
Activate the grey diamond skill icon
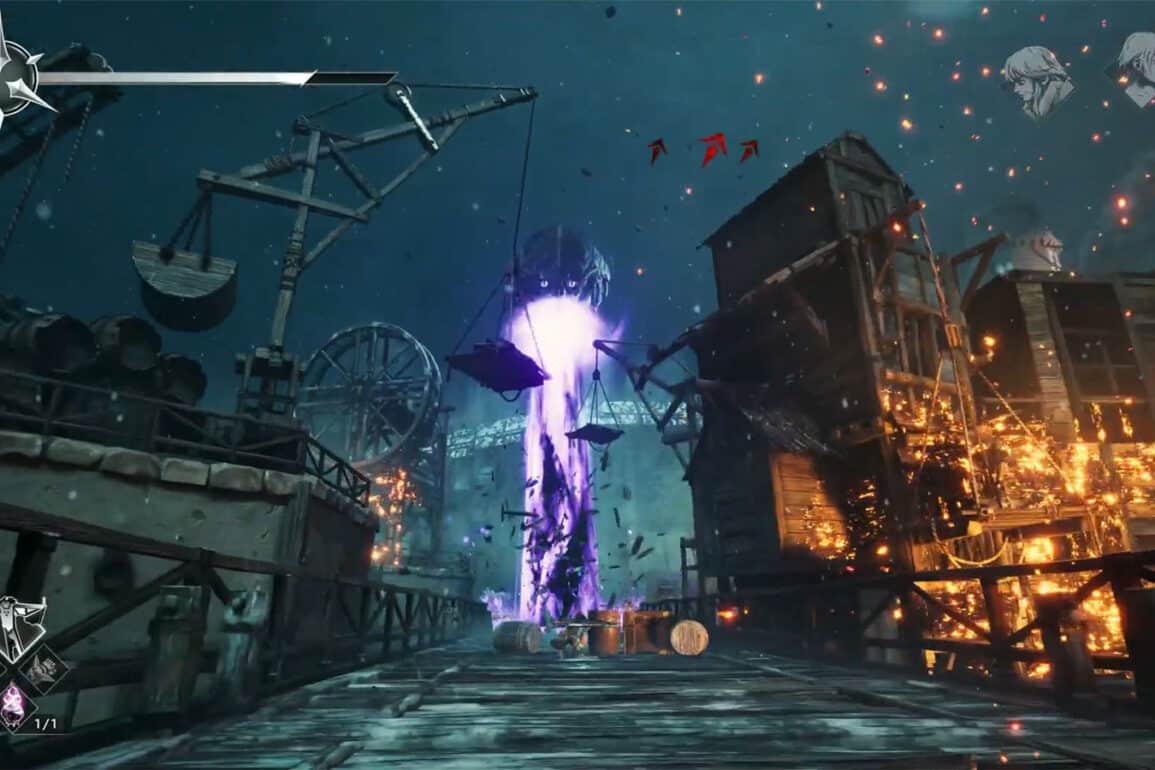[x=46, y=669]
